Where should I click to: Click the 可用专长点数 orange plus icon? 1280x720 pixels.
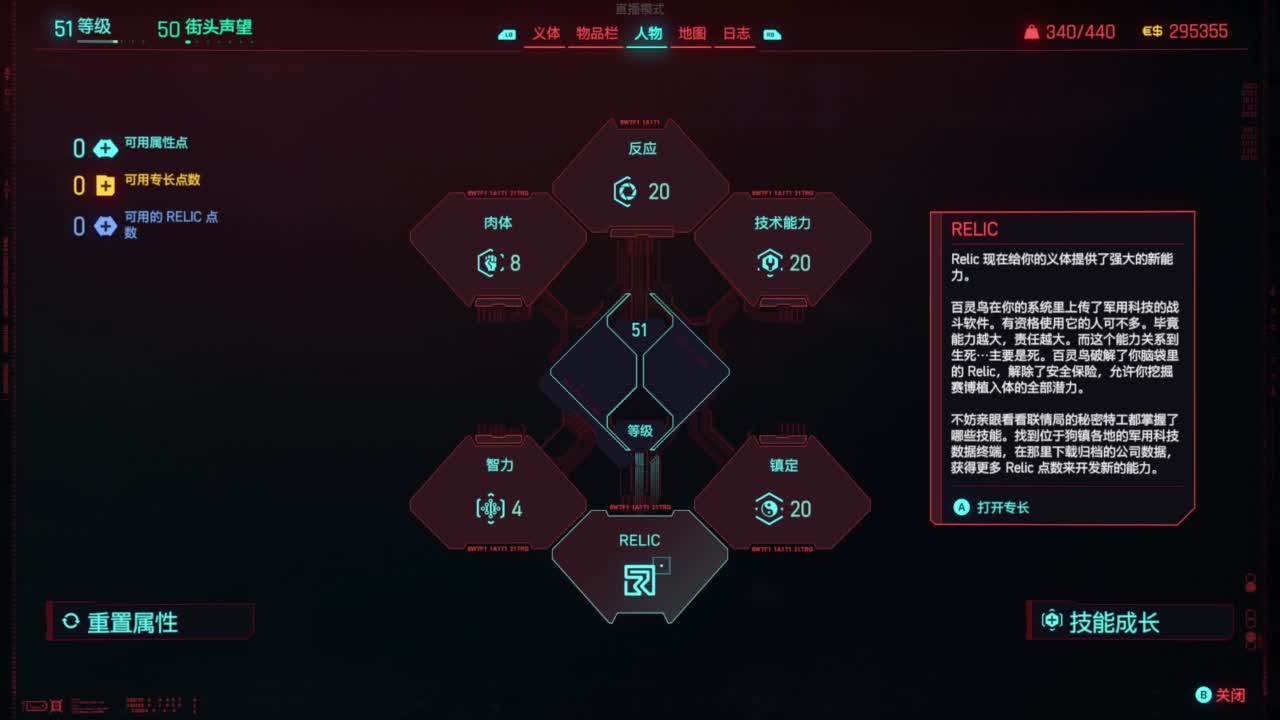[106, 184]
